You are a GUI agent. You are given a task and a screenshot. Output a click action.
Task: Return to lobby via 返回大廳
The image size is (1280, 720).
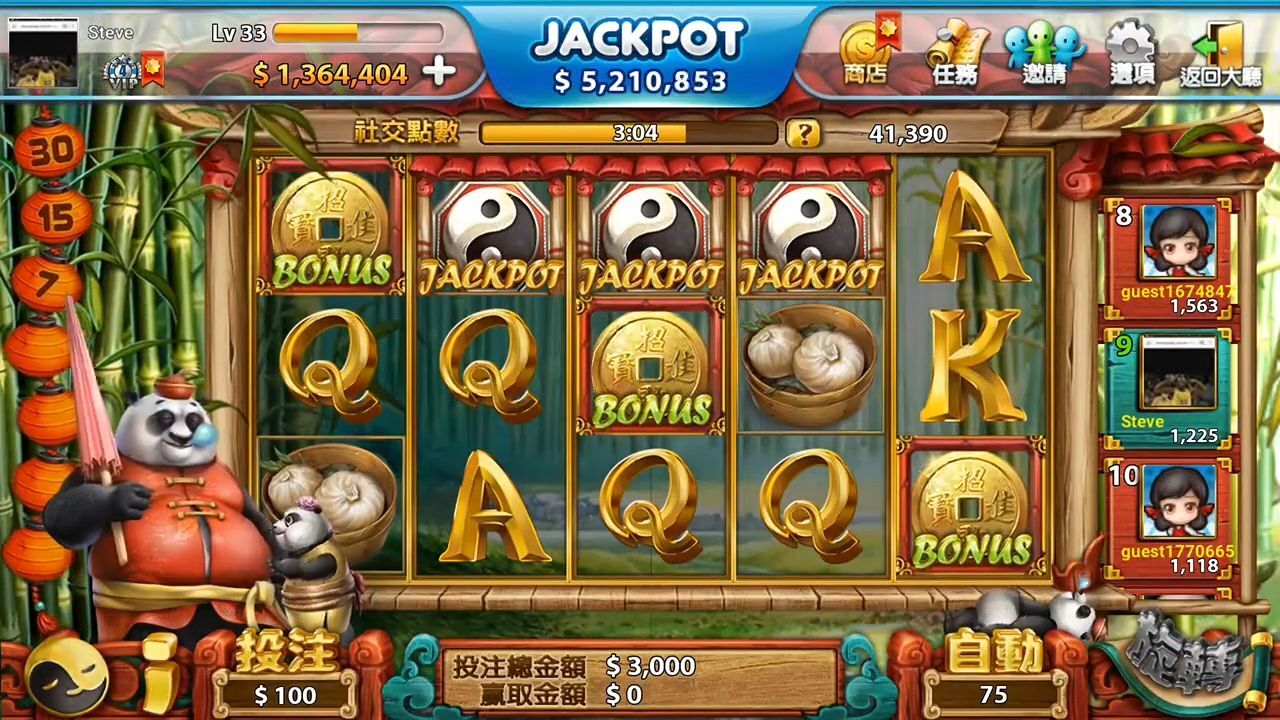click(1220, 54)
